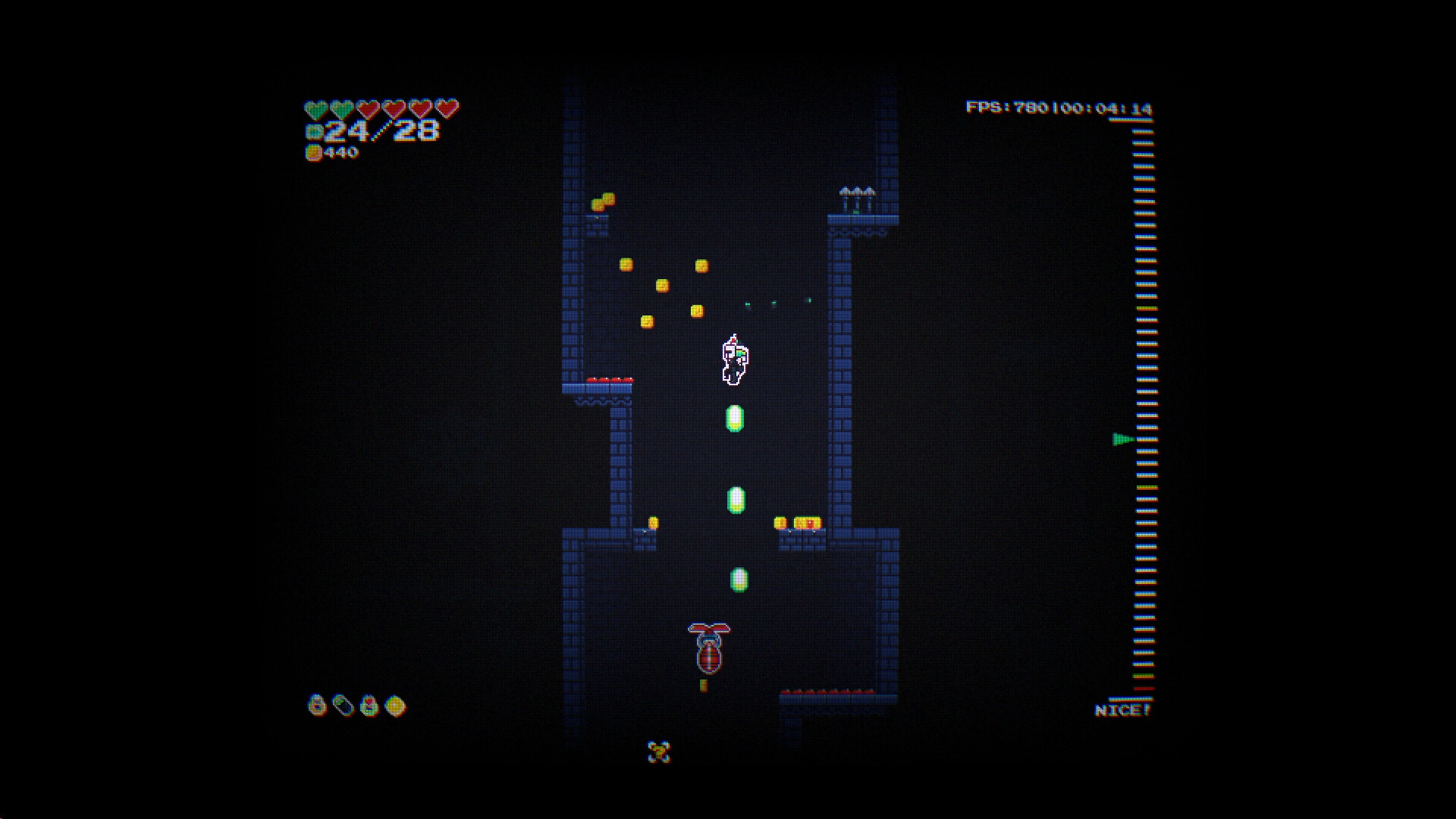Click the gem total showing 440
The height and width of the screenshot is (819, 1456).
coord(341,154)
